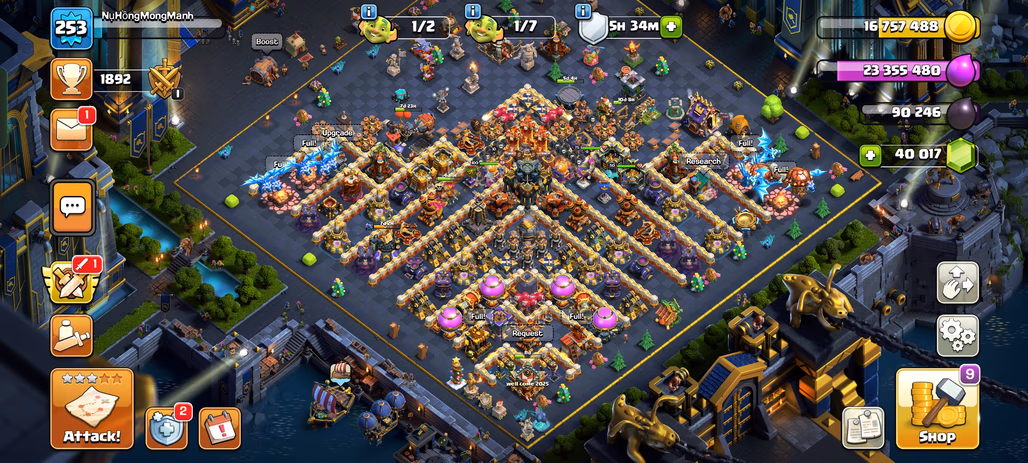Add shield time with the green plus
The width and height of the screenshot is (1028, 463).
tap(671, 28)
